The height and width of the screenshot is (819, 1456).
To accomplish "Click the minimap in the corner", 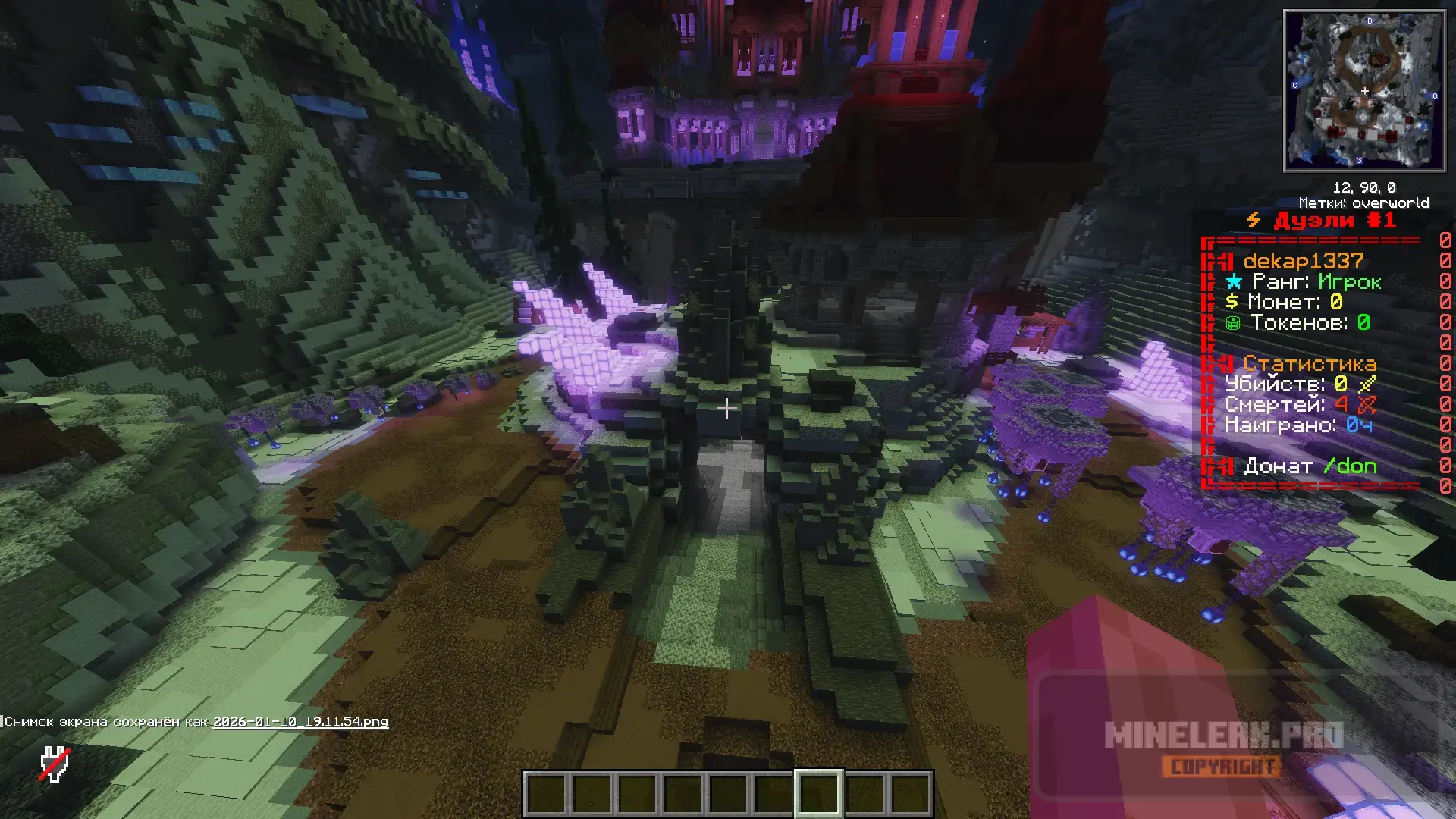I will [x=1363, y=91].
